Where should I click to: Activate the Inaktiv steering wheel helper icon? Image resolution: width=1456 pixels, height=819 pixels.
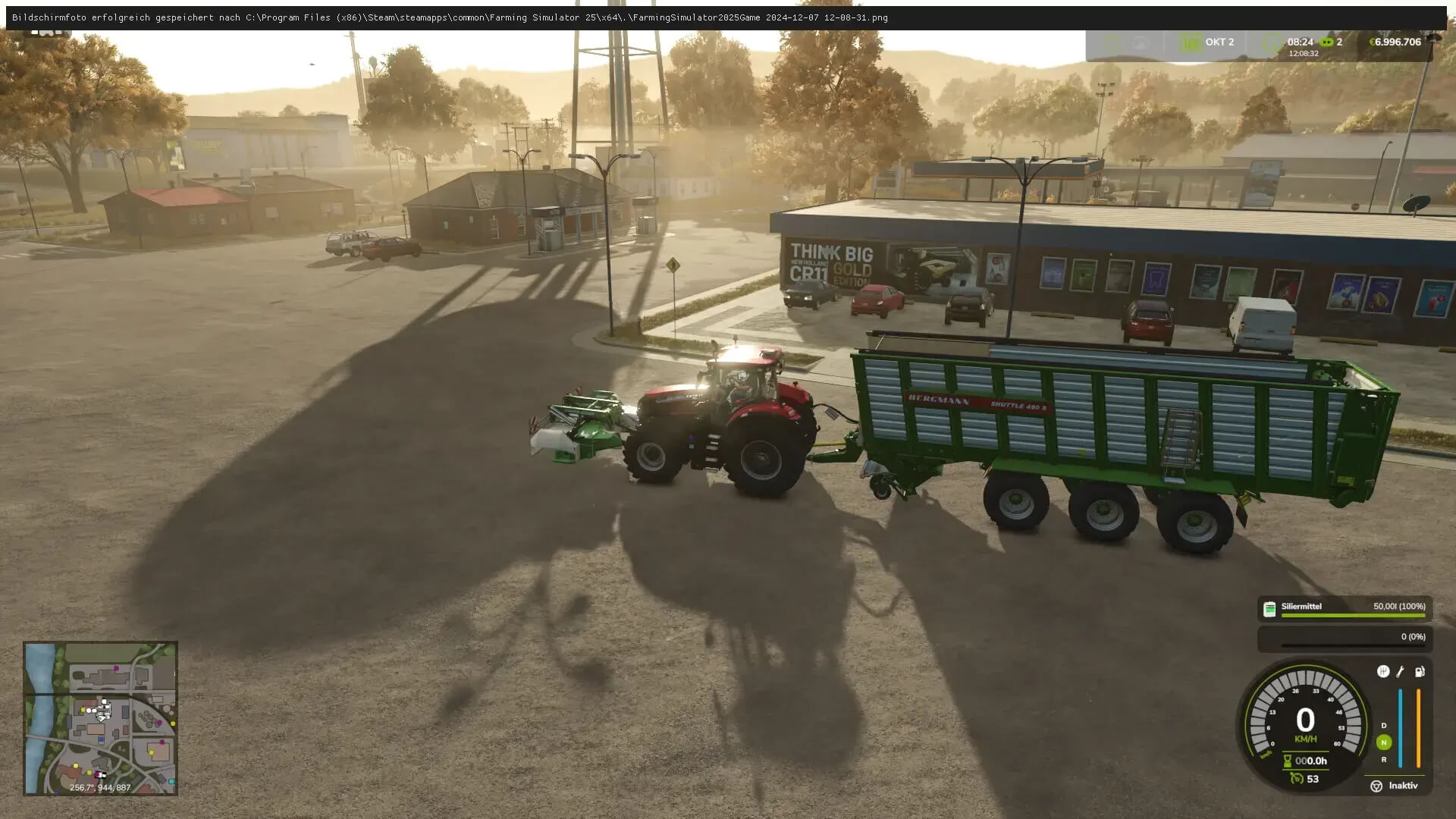tap(1376, 786)
